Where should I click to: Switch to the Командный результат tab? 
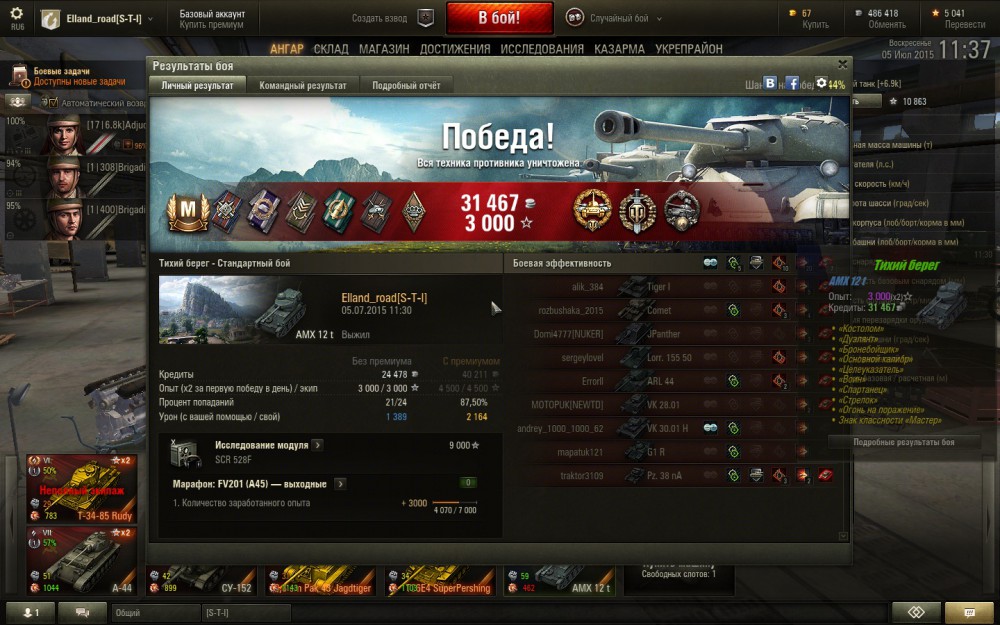point(302,86)
